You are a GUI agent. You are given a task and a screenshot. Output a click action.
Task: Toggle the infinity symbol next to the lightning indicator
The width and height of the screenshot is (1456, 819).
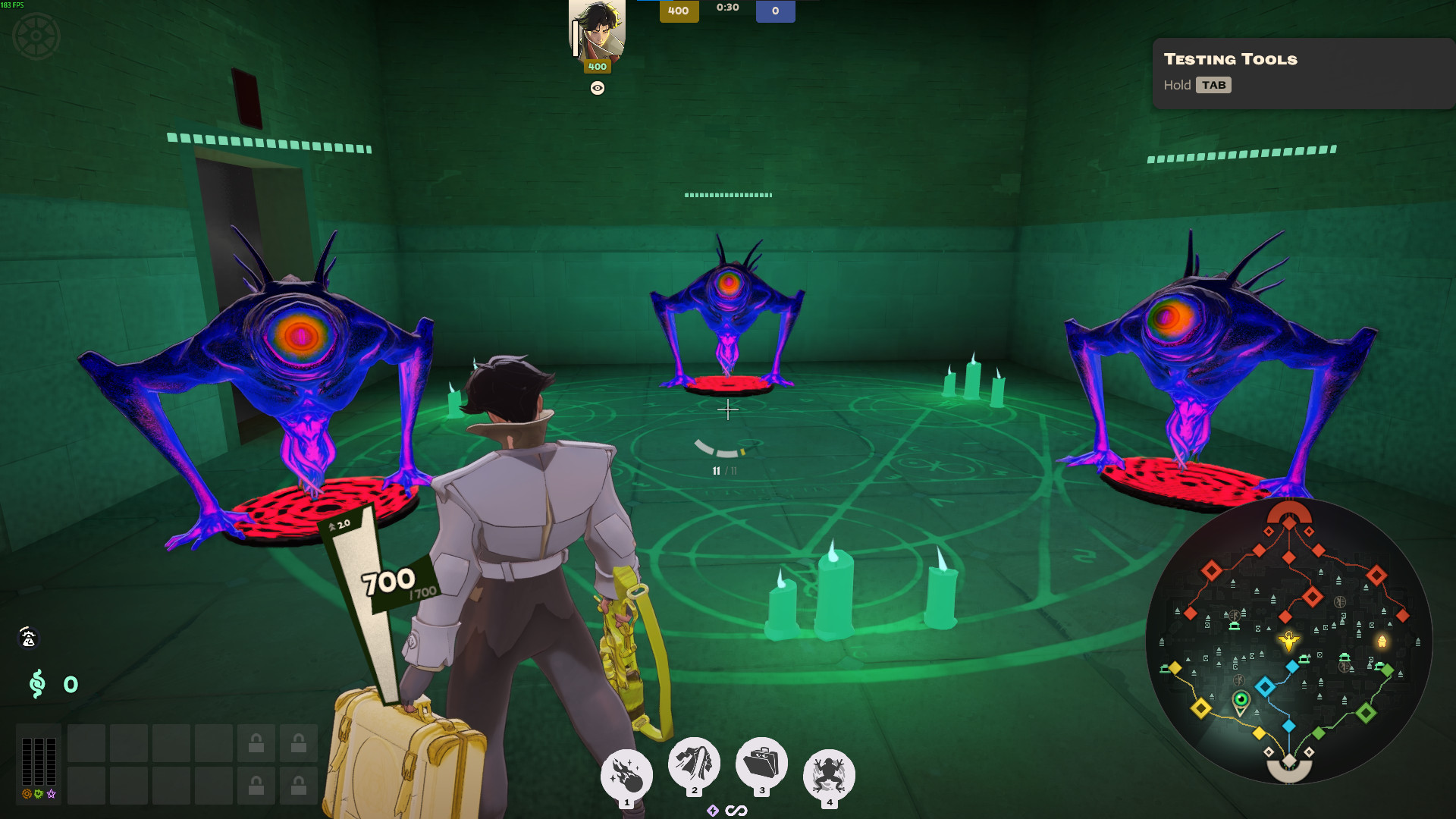tap(736, 810)
